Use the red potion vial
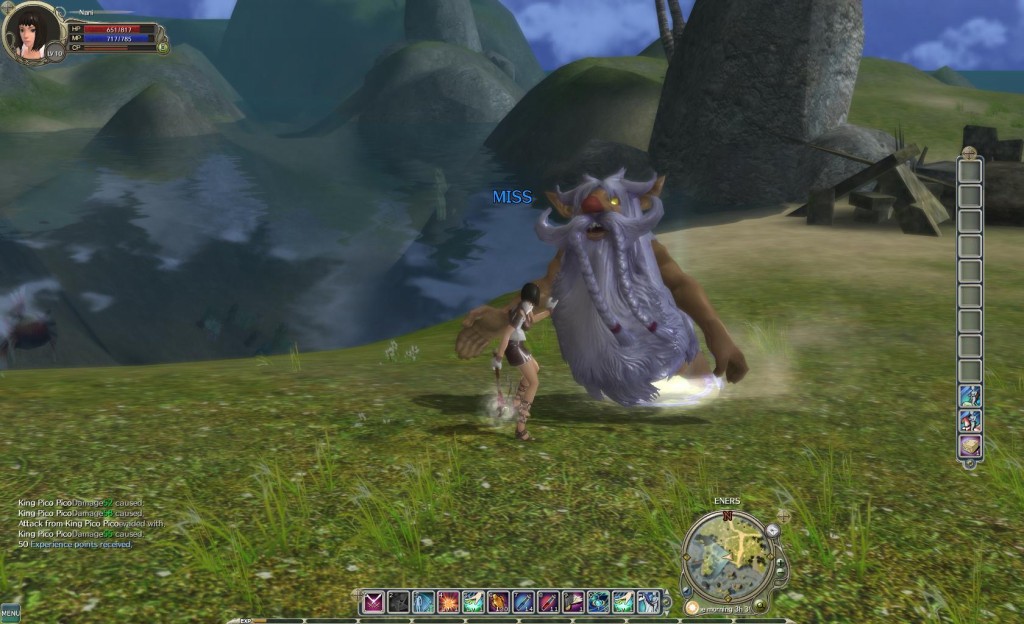This screenshot has width=1024, height=624. click(548, 602)
